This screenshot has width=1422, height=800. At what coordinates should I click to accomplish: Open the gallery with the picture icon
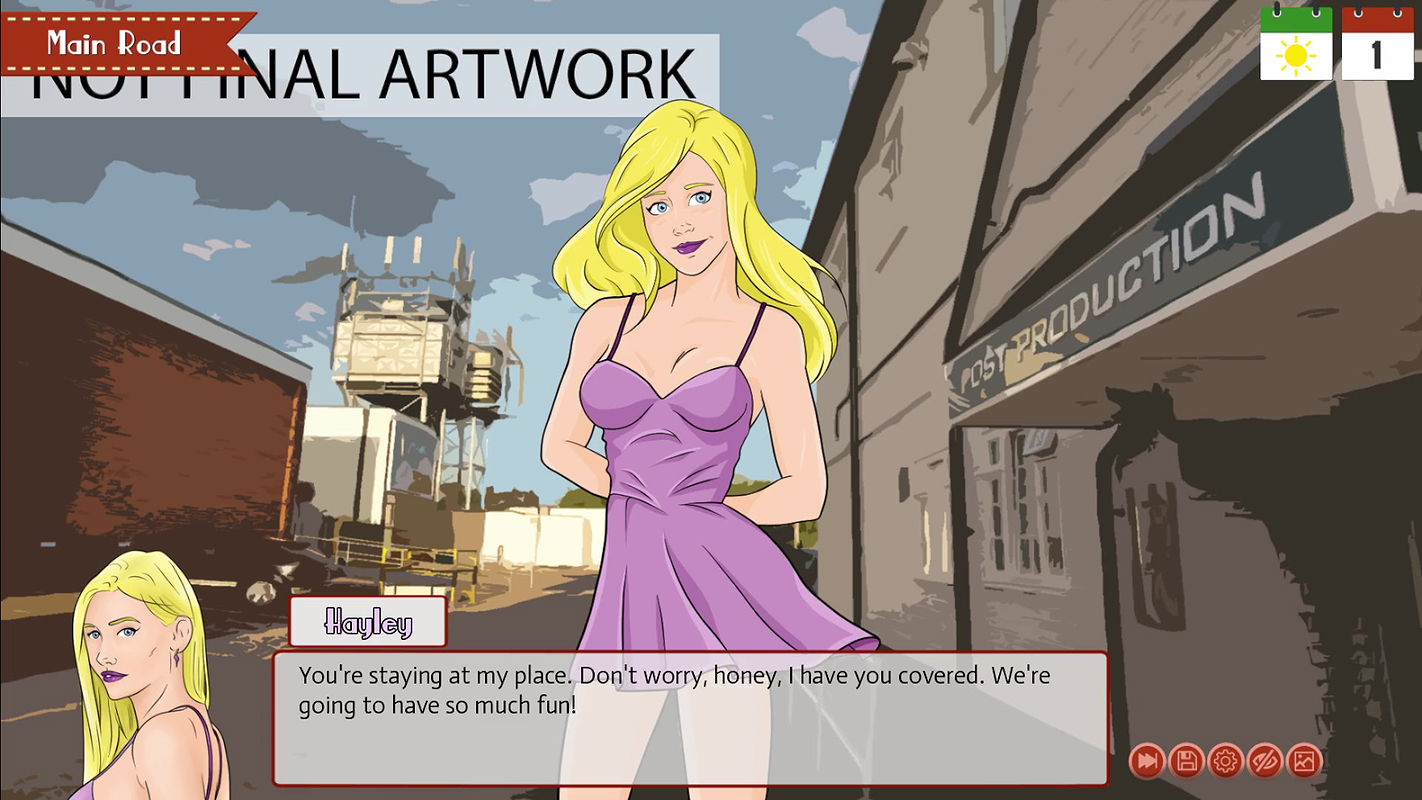point(1303,762)
